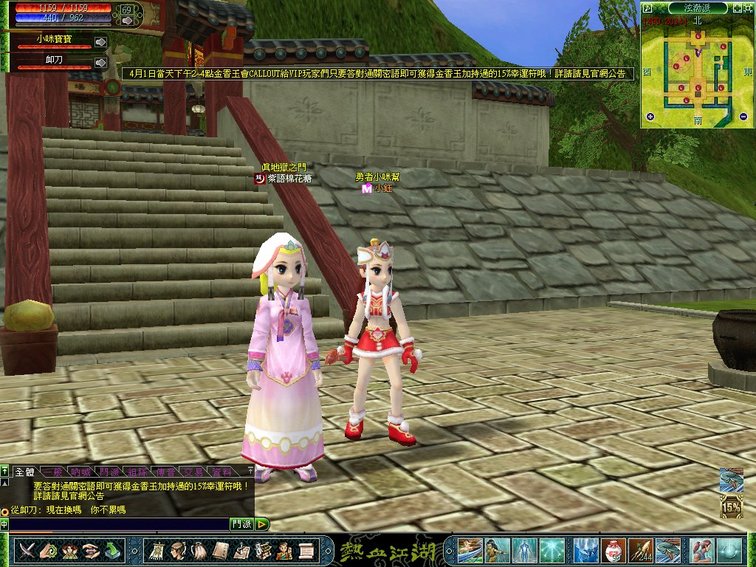Viewport: 756px width, 567px height.
Task: Open the 門派 chat channel selector
Action: pyautogui.click(x=241, y=523)
